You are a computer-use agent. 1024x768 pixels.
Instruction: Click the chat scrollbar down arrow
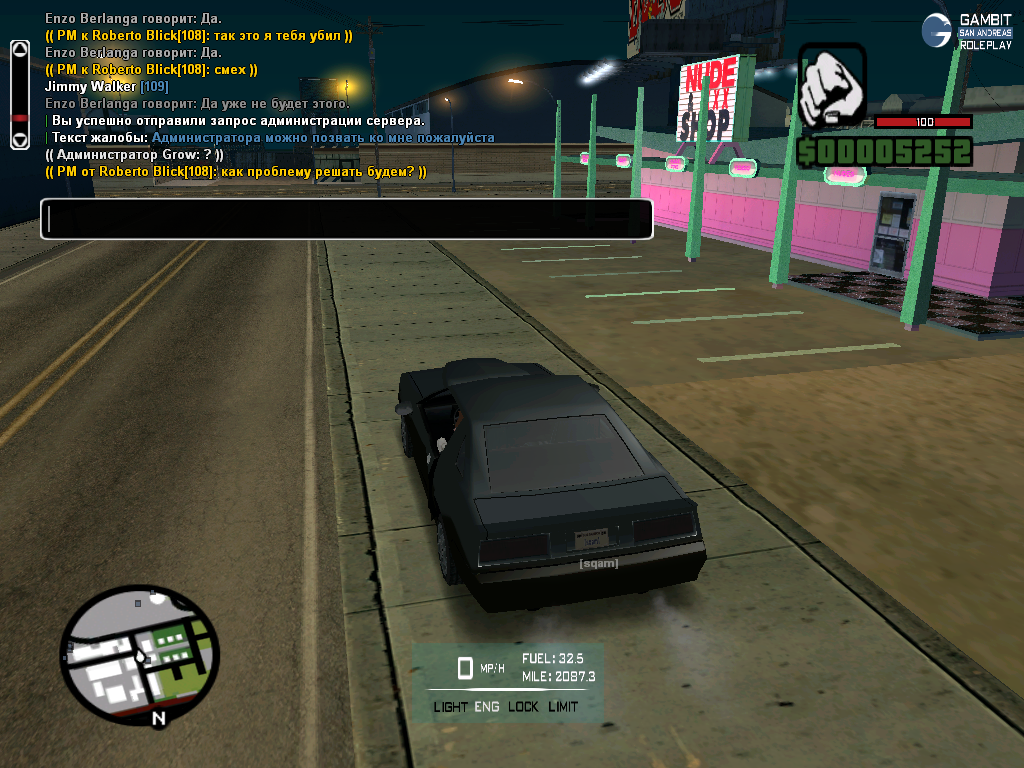pyautogui.click(x=19, y=142)
